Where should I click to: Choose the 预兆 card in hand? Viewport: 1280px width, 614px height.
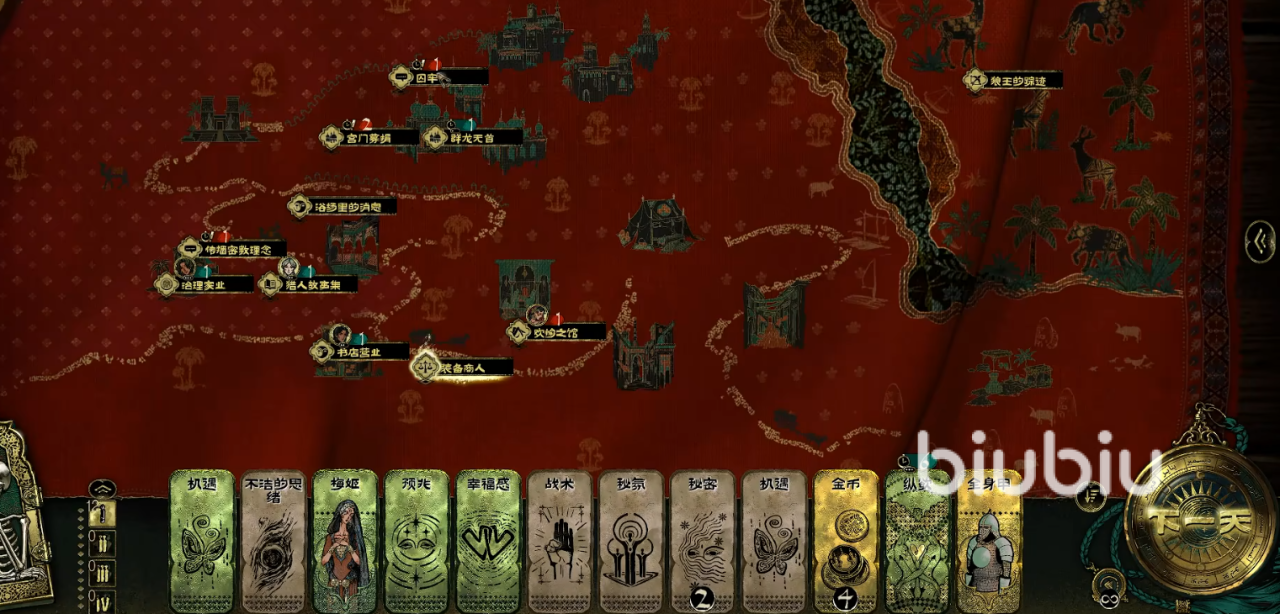(416, 542)
